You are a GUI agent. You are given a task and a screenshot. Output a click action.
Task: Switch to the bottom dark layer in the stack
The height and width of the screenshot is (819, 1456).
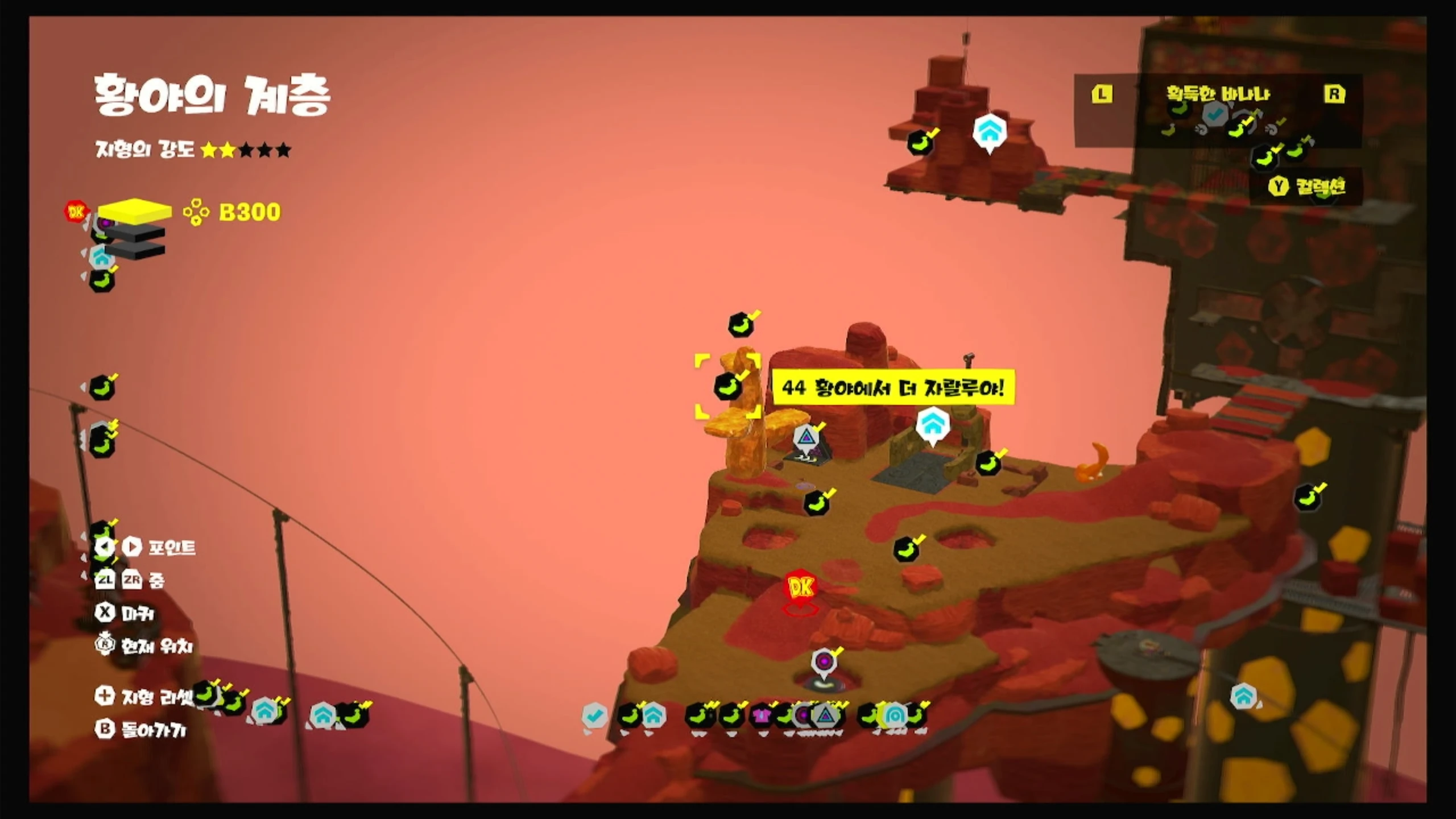point(135,250)
